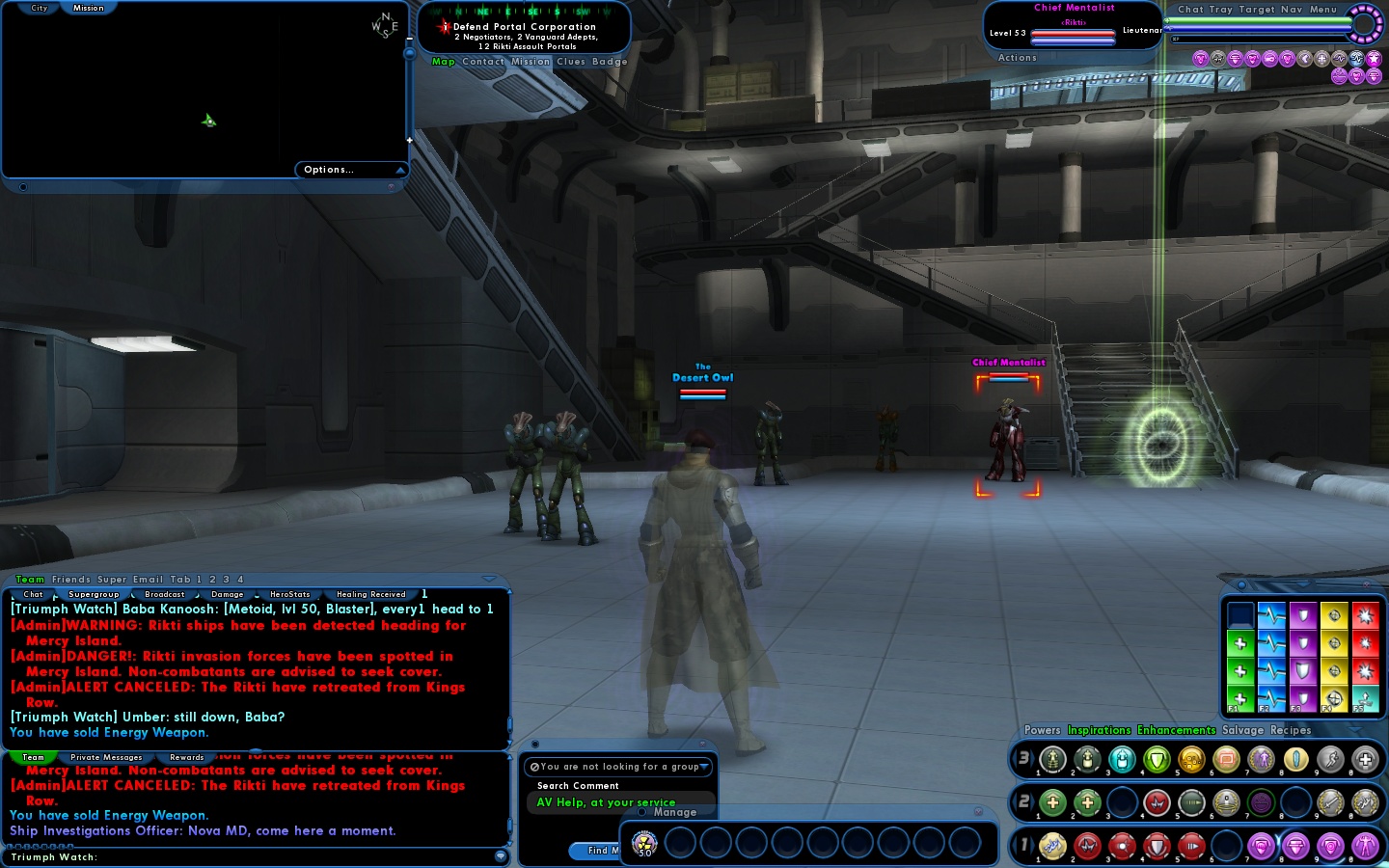Use a Respite healing inspiration

[x=1240, y=643]
